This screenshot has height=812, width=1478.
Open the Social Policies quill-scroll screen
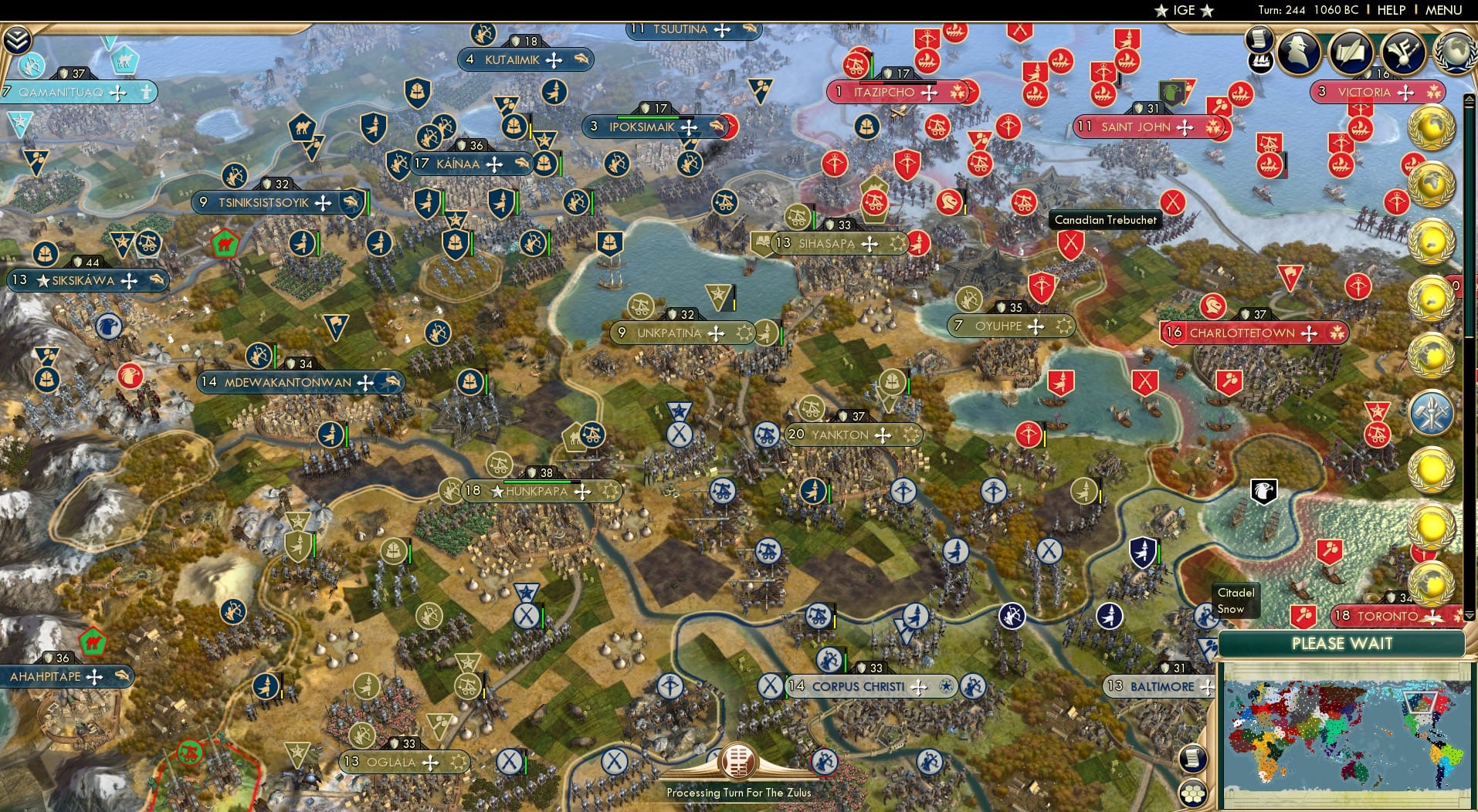click(x=1351, y=52)
